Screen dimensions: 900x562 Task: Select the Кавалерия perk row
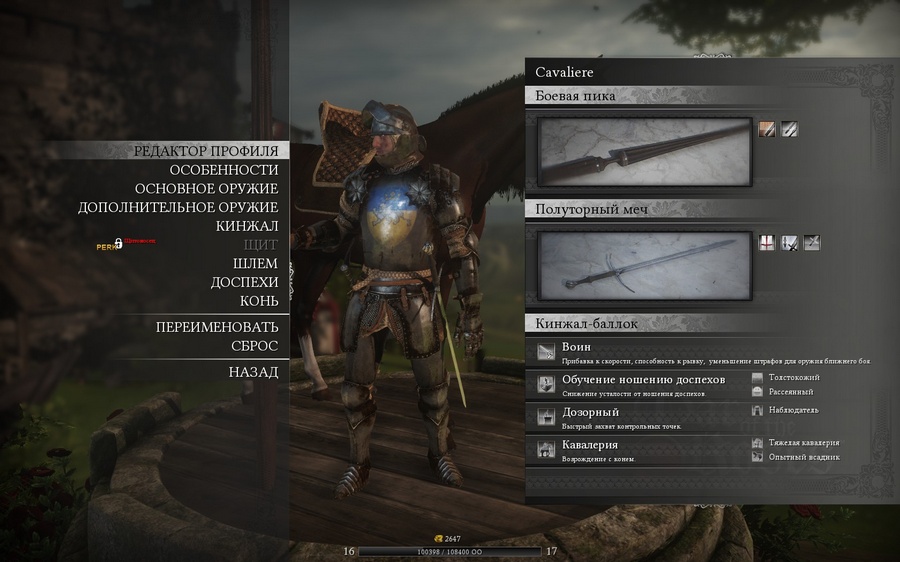640,449
